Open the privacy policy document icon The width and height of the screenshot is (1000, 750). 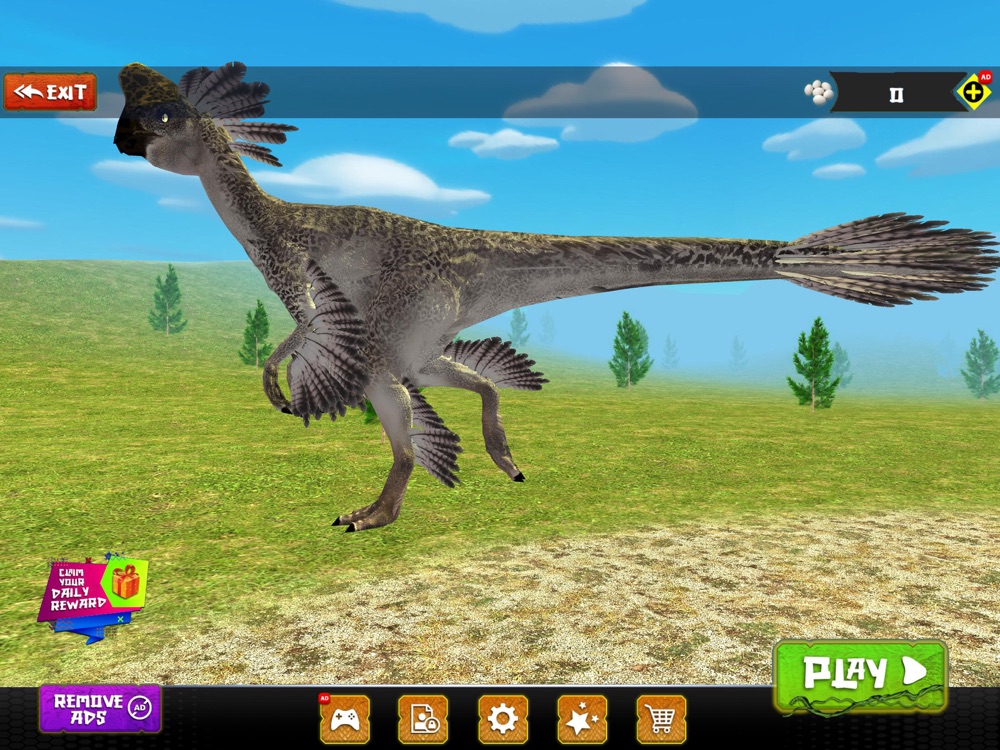pyautogui.click(x=423, y=719)
